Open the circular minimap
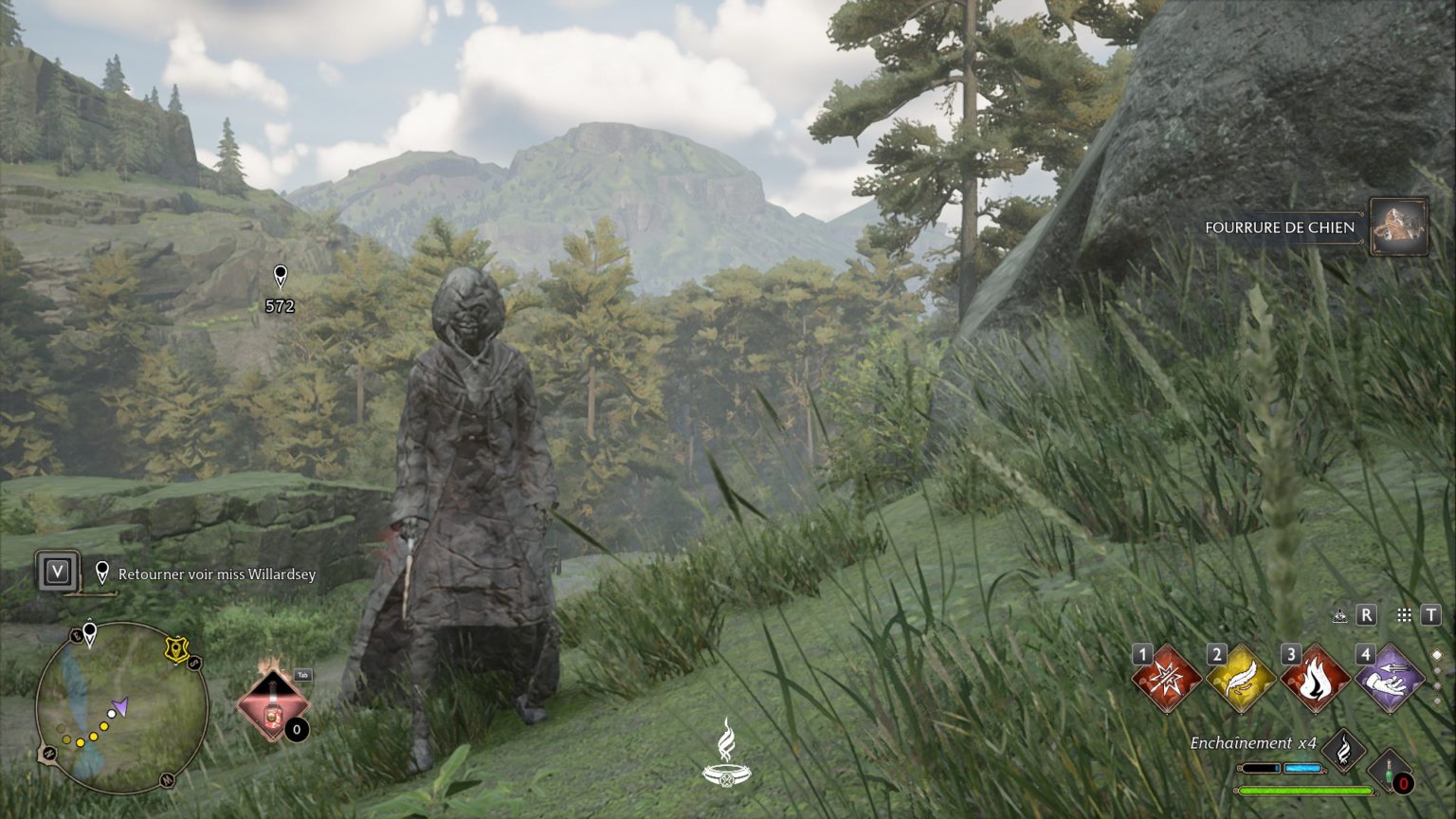The height and width of the screenshot is (819, 1456). [x=122, y=707]
